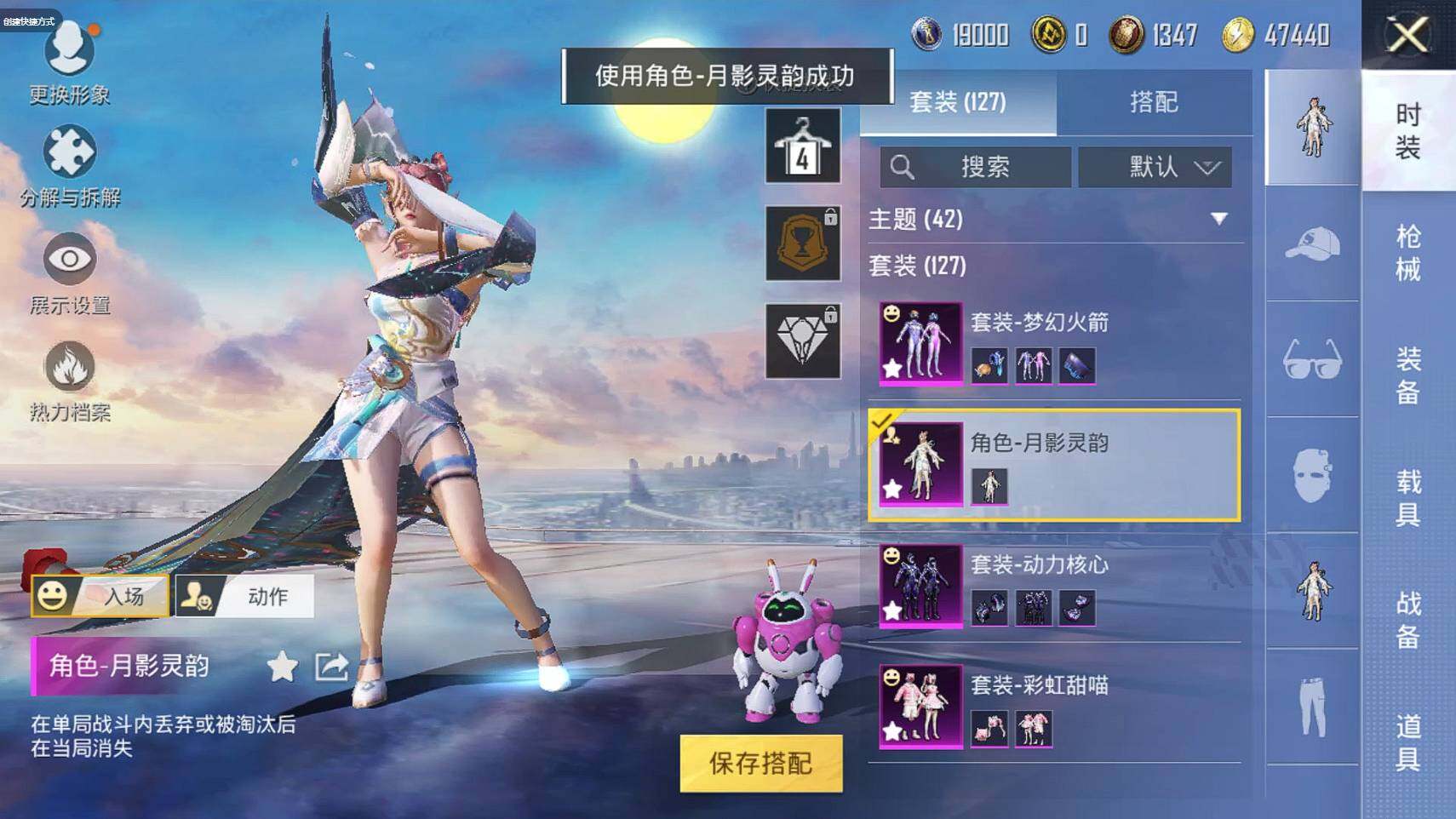Select the 动作 action button
Viewport: 1456px width, 819px height.
[x=245, y=596]
